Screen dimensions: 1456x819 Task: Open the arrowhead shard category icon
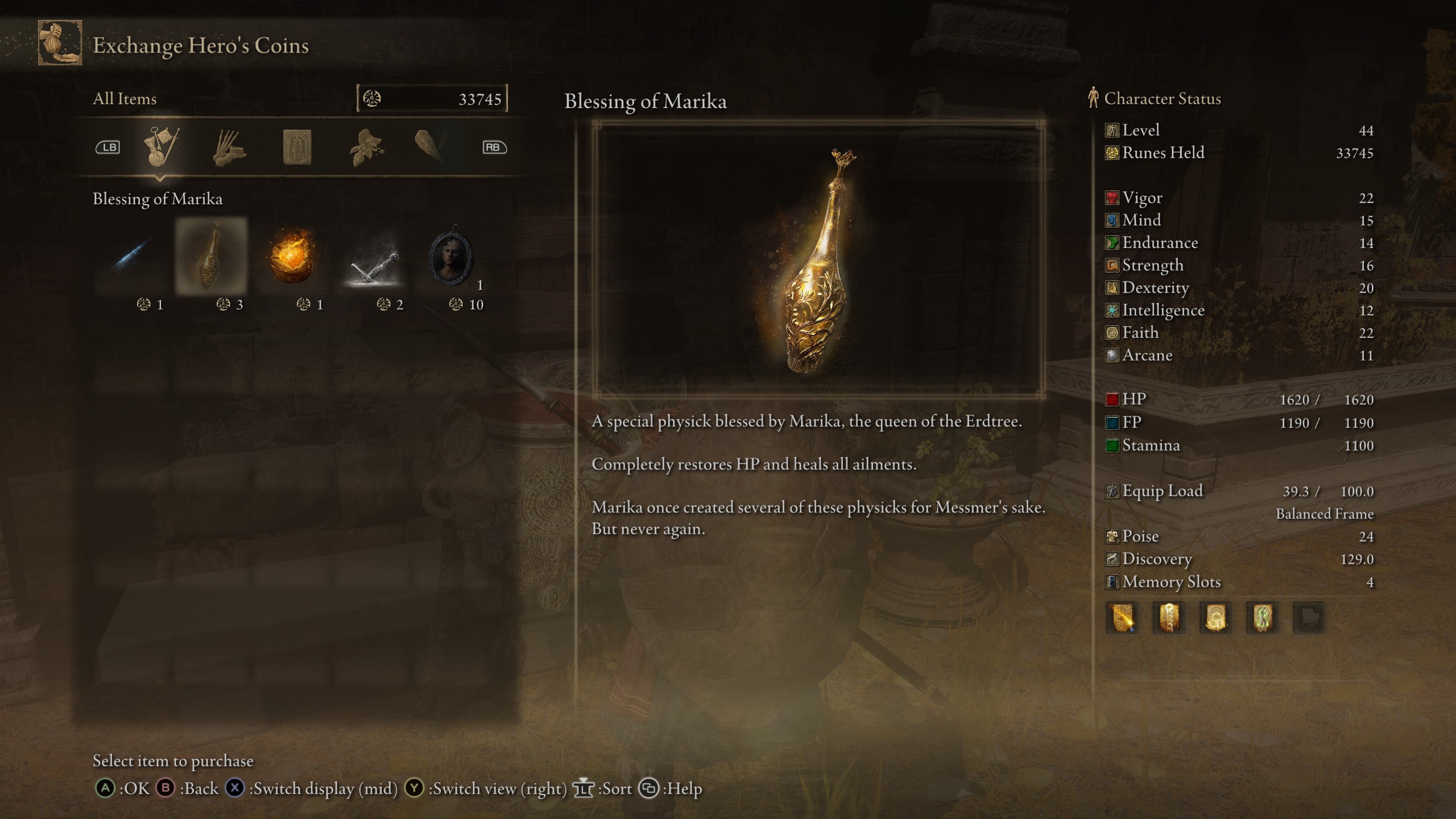pyautogui.click(x=433, y=147)
